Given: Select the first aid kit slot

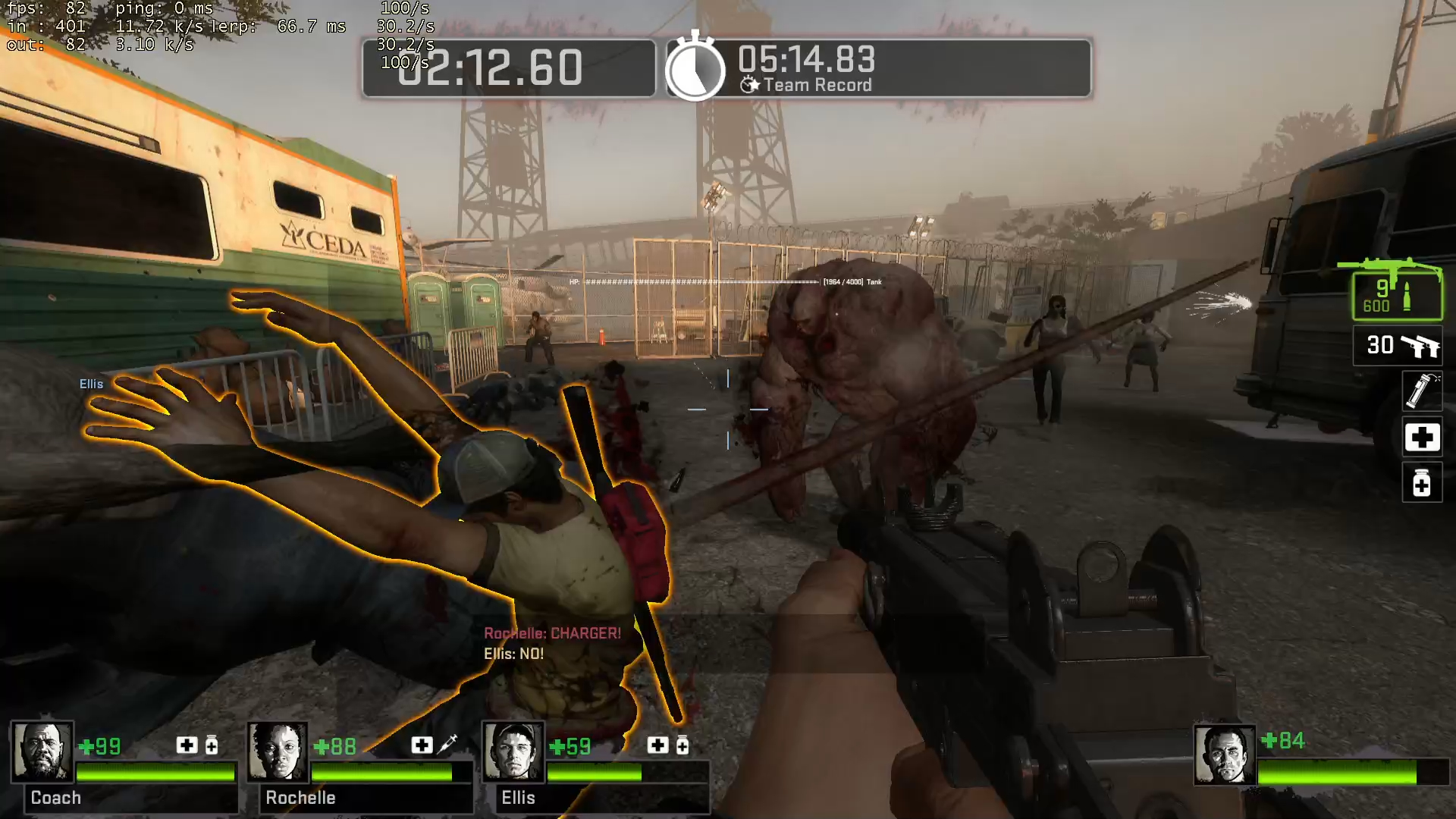Looking at the screenshot, I should coord(1421,438).
